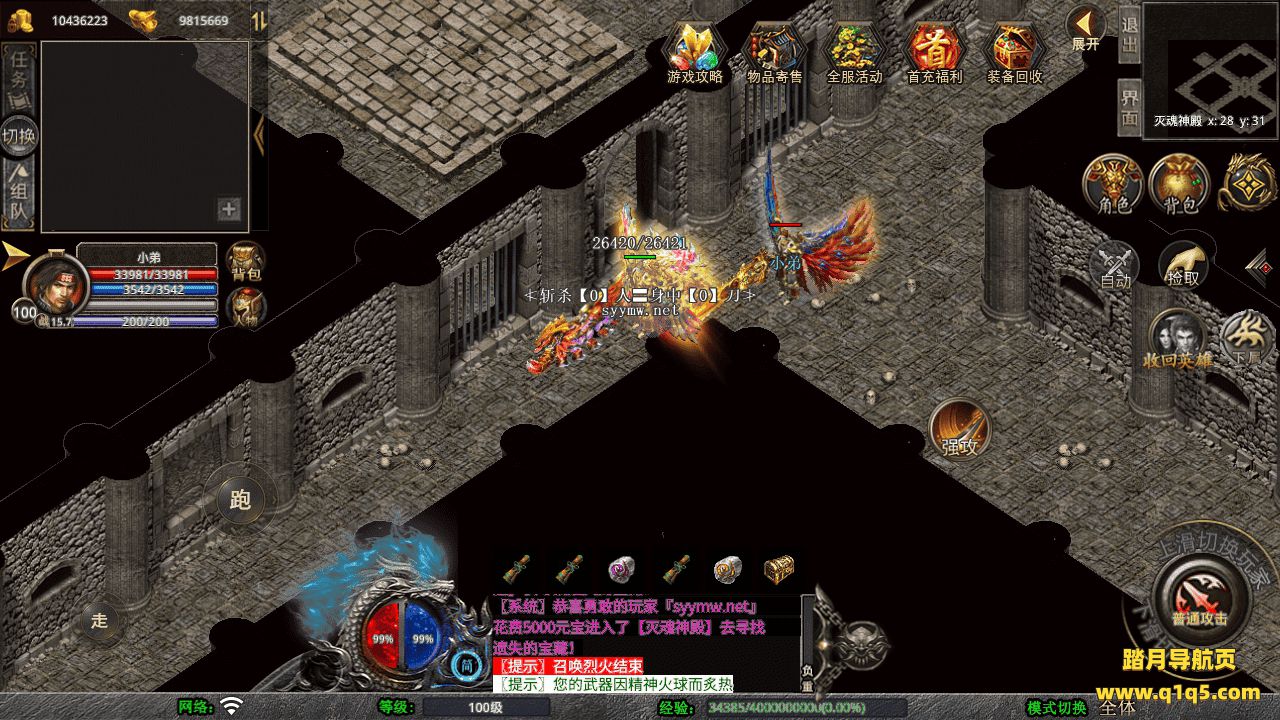The width and height of the screenshot is (1280, 720).
Task: Click the 展开 expand arrow button
Action: point(1085,27)
